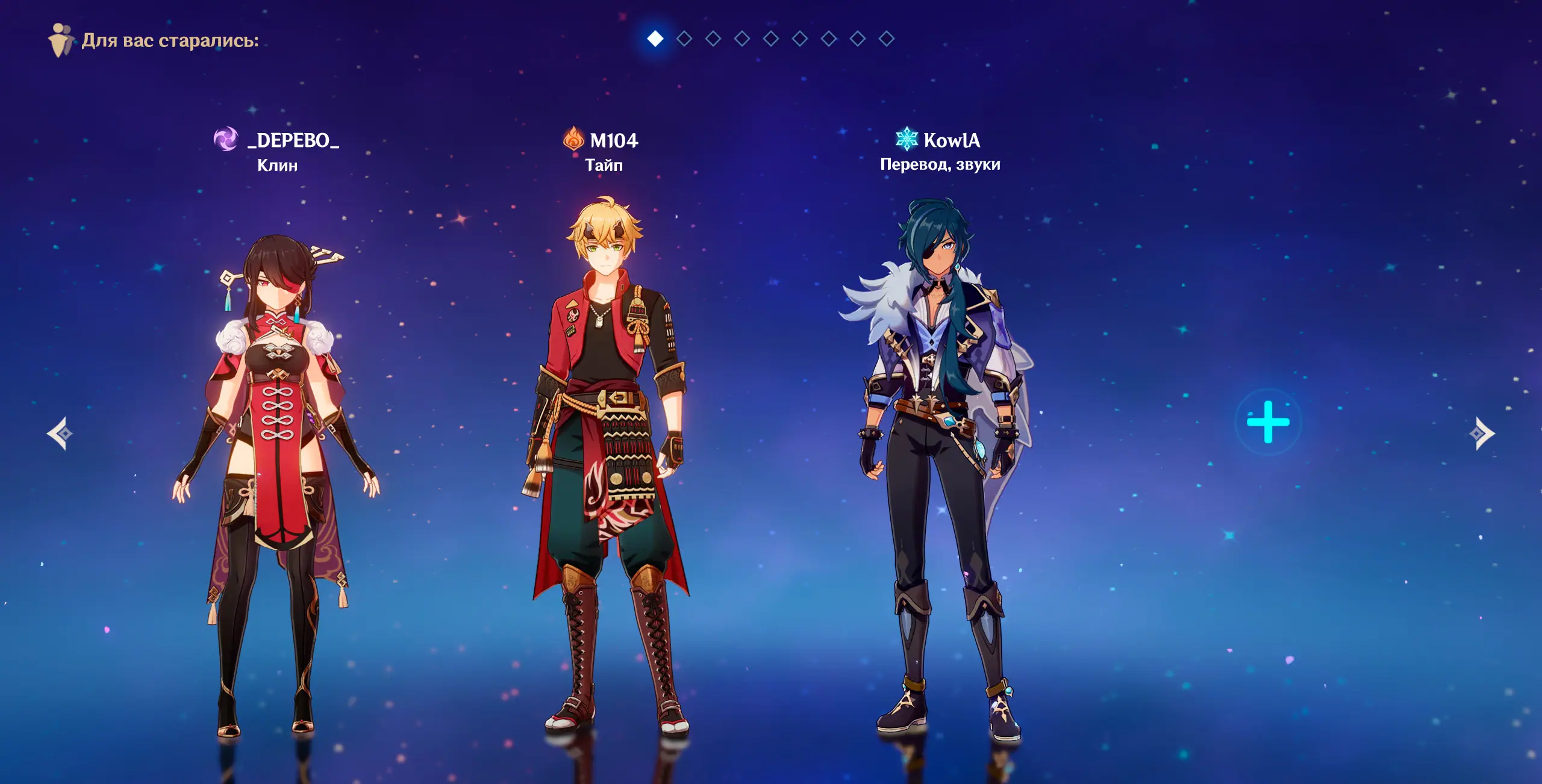Select the filled active page diamond indicator
This screenshot has width=1542, height=784.
coord(655,39)
